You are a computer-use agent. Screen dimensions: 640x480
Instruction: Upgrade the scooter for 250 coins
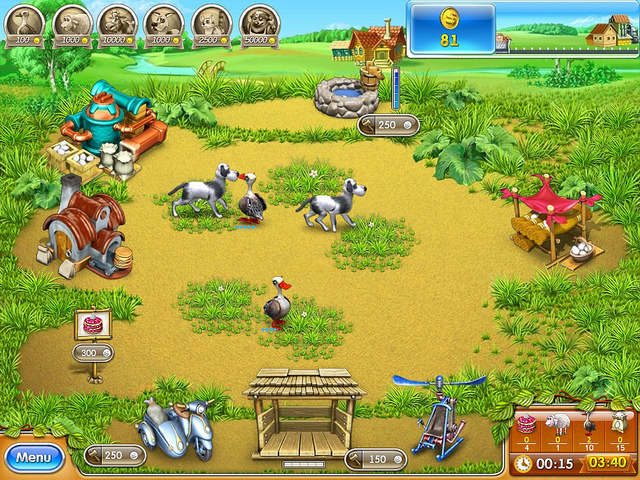coord(116,455)
